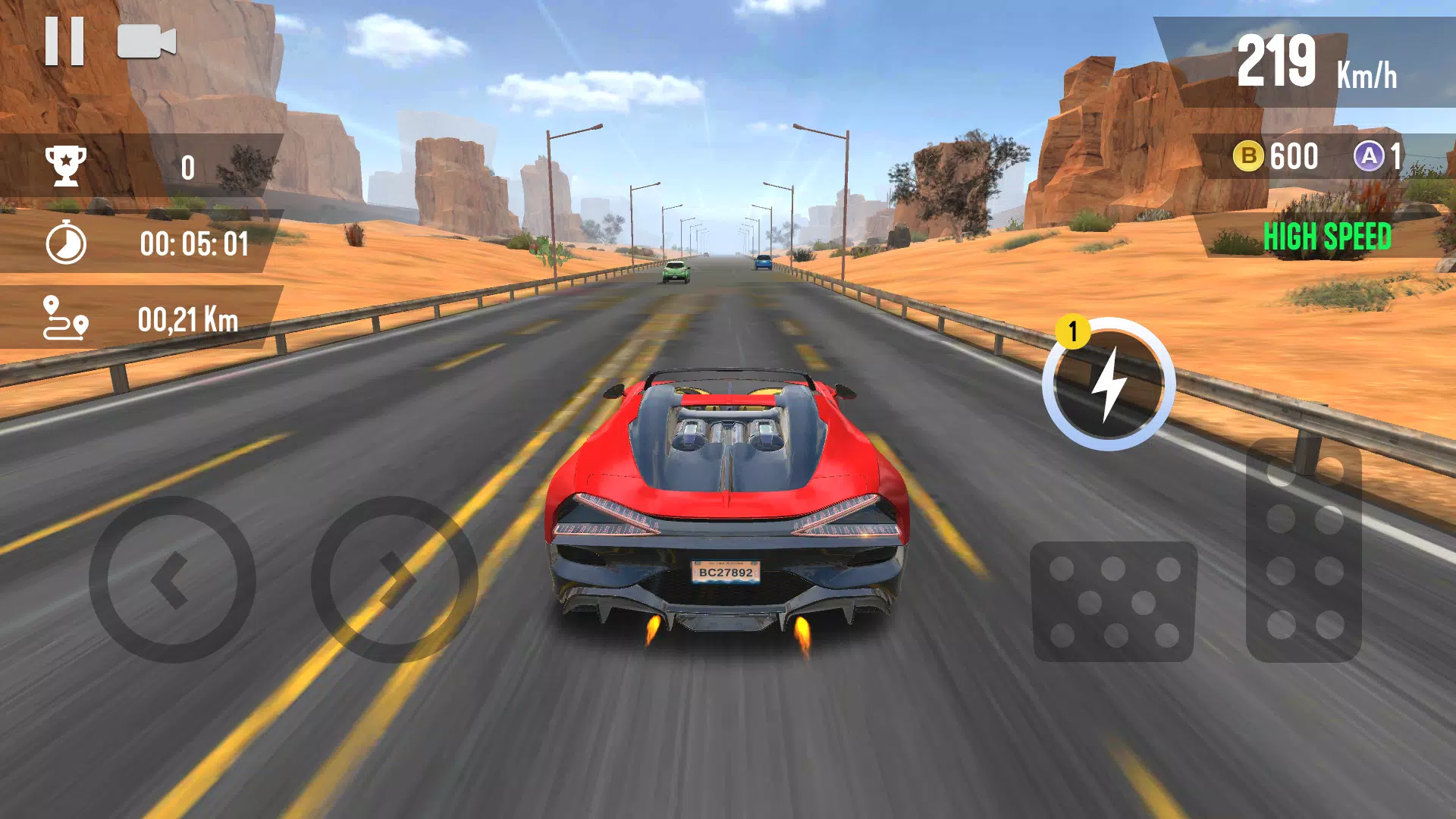Click the 00:05:01 timer readout
Screen dimensions: 1456x819
point(195,244)
